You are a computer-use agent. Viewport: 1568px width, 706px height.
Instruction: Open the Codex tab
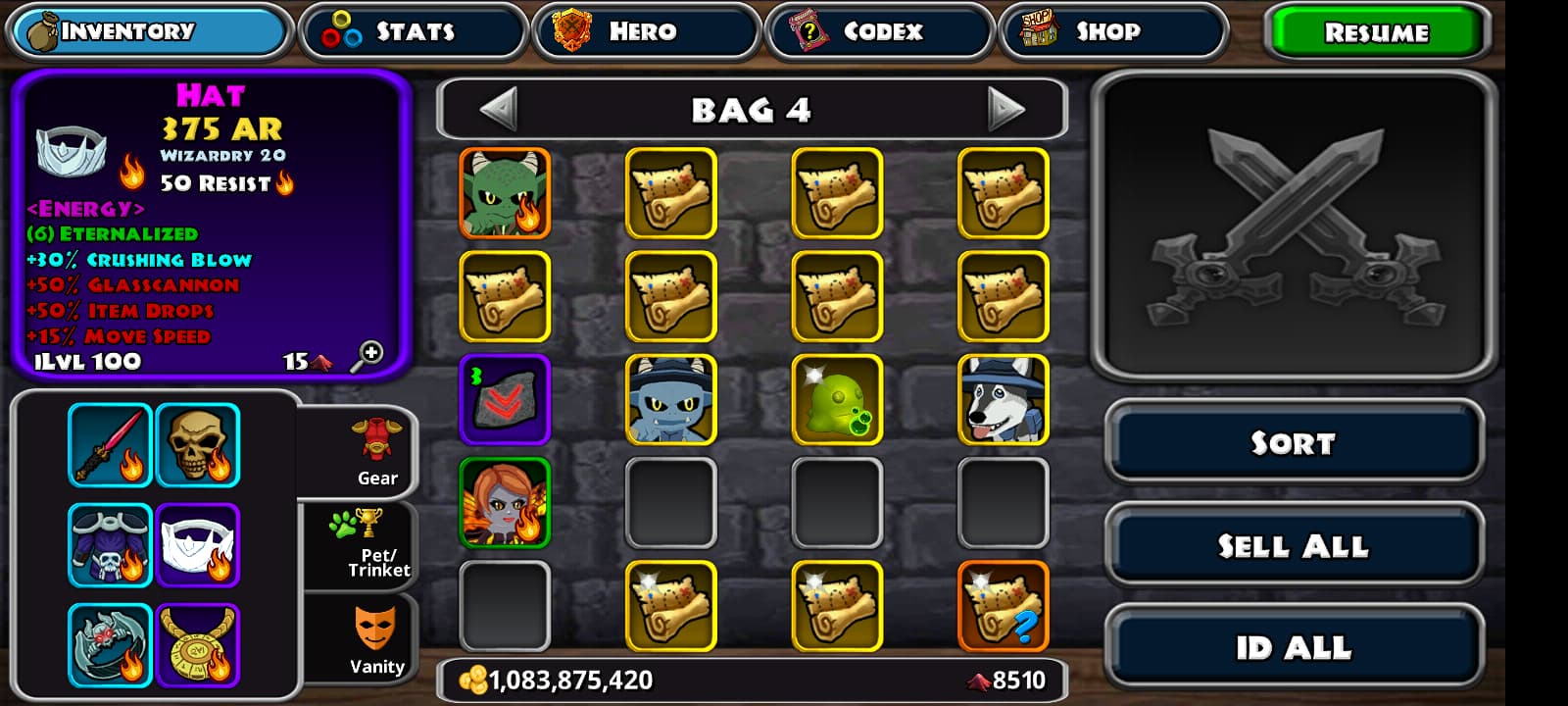click(879, 31)
